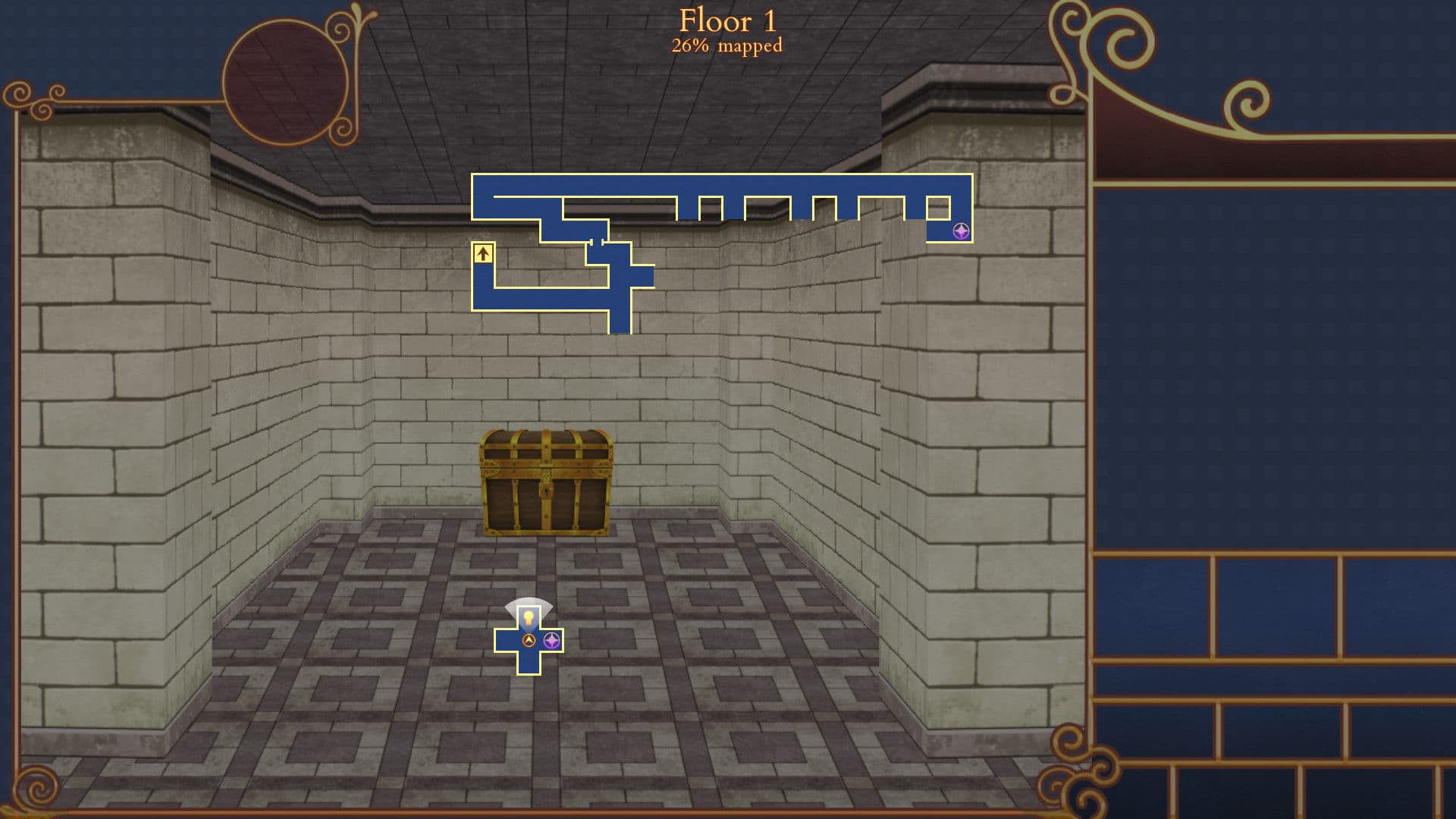Click the stairs entrance arrow icon on the map
Image resolution: width=1456 pixels, height=819 pixels.
tap(483, 253)
